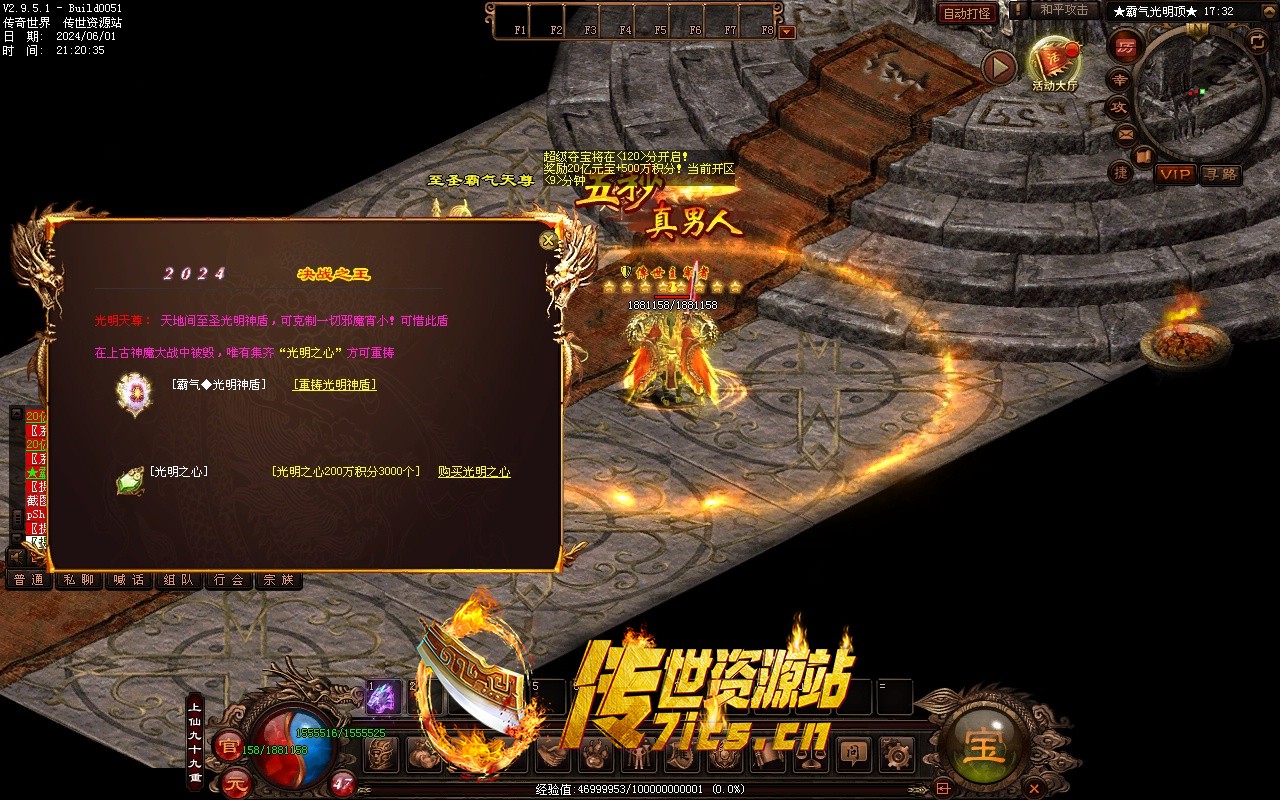Open the 历 calendar icon by minimap

(x=1126, y=46)
